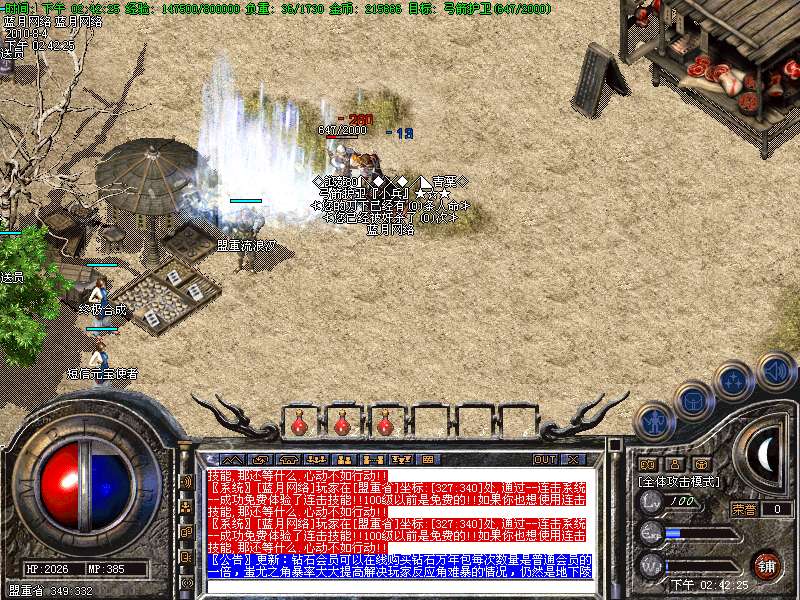Use the middle red potion in belt
Viewport: 800px width, 600px height.
[x=342, y=424]
